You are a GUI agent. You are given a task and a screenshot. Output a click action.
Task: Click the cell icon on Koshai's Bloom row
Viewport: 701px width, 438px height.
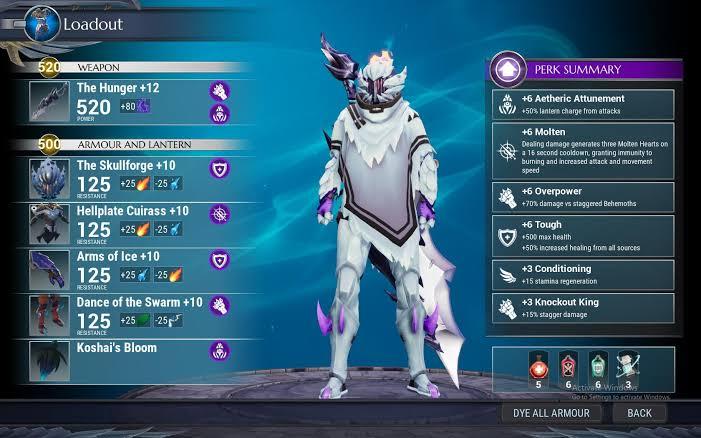click(219, 350)
